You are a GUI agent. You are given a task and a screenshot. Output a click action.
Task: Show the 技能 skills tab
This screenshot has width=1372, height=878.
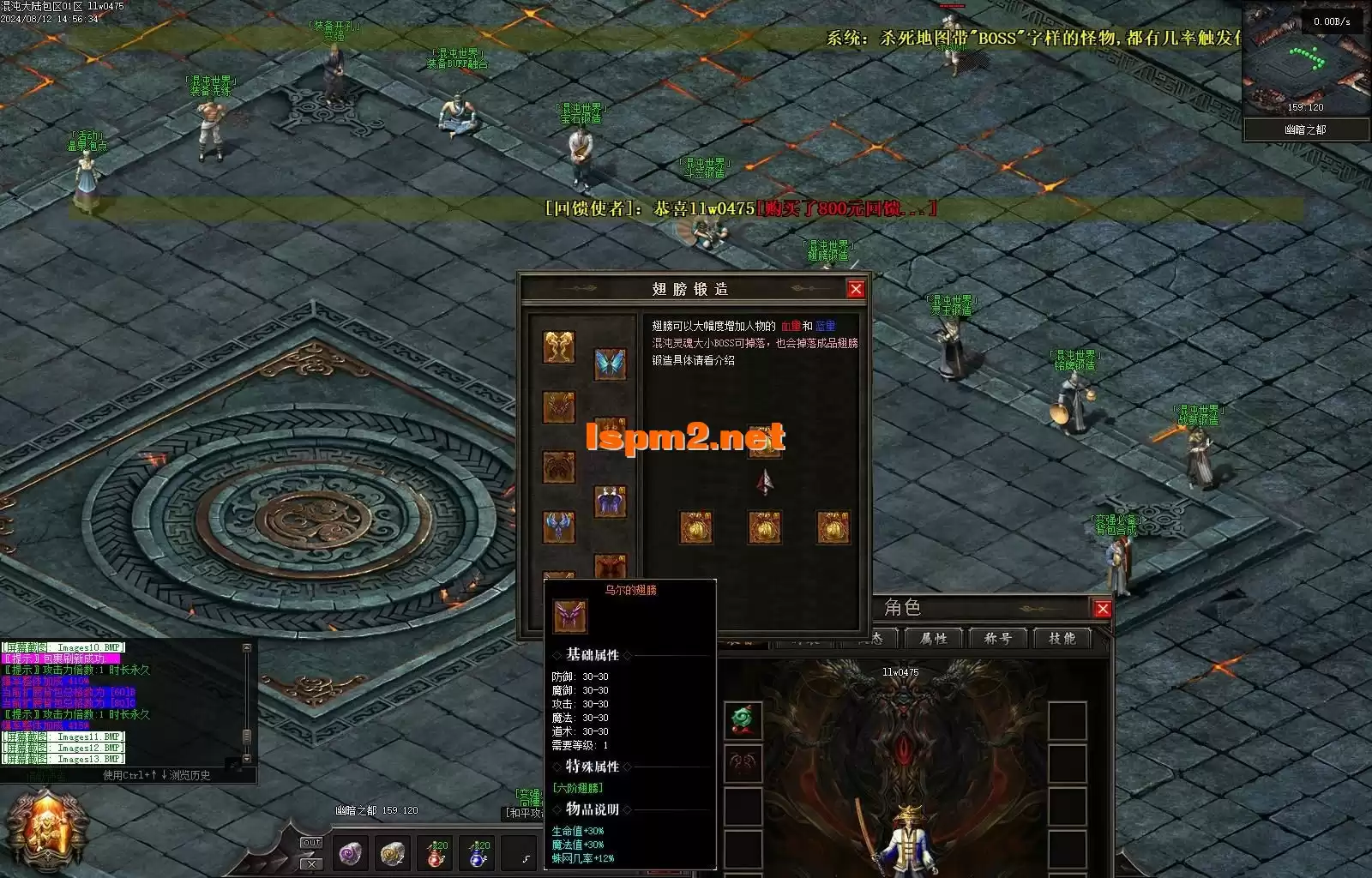tap(1061, 638)
